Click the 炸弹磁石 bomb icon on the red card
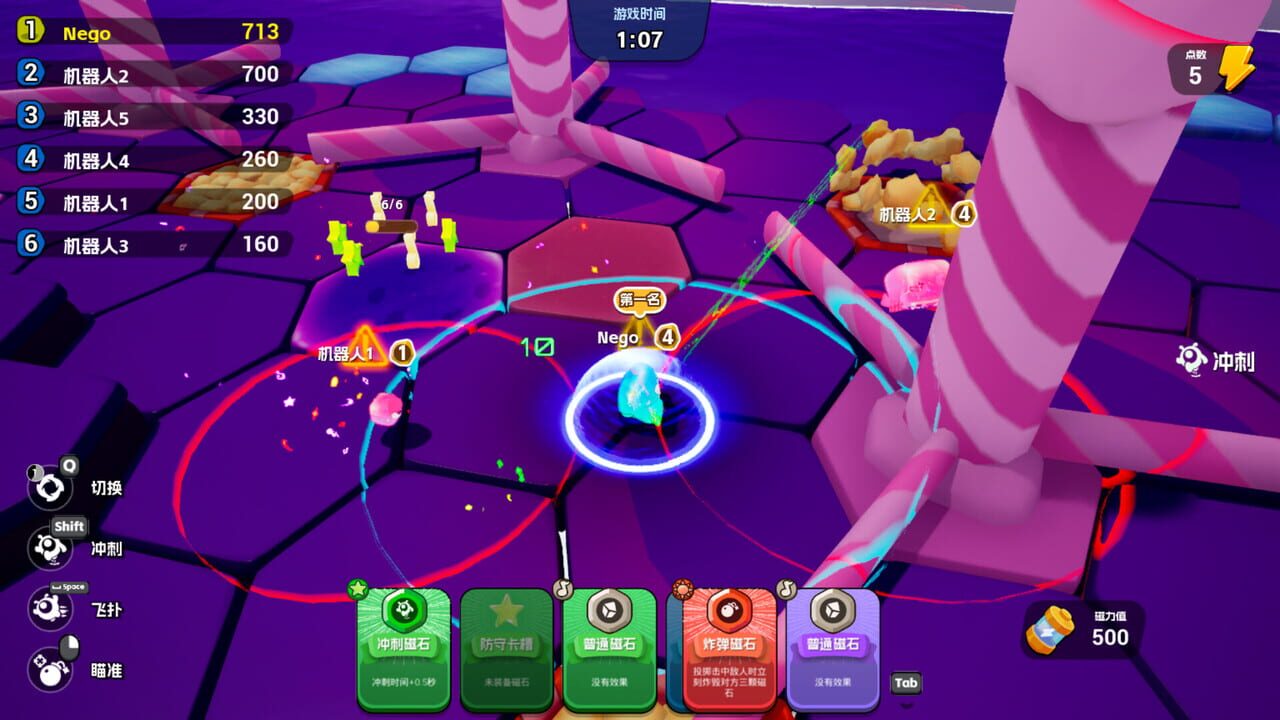The width and height of the screenshot is (1280, 720). 729,610
